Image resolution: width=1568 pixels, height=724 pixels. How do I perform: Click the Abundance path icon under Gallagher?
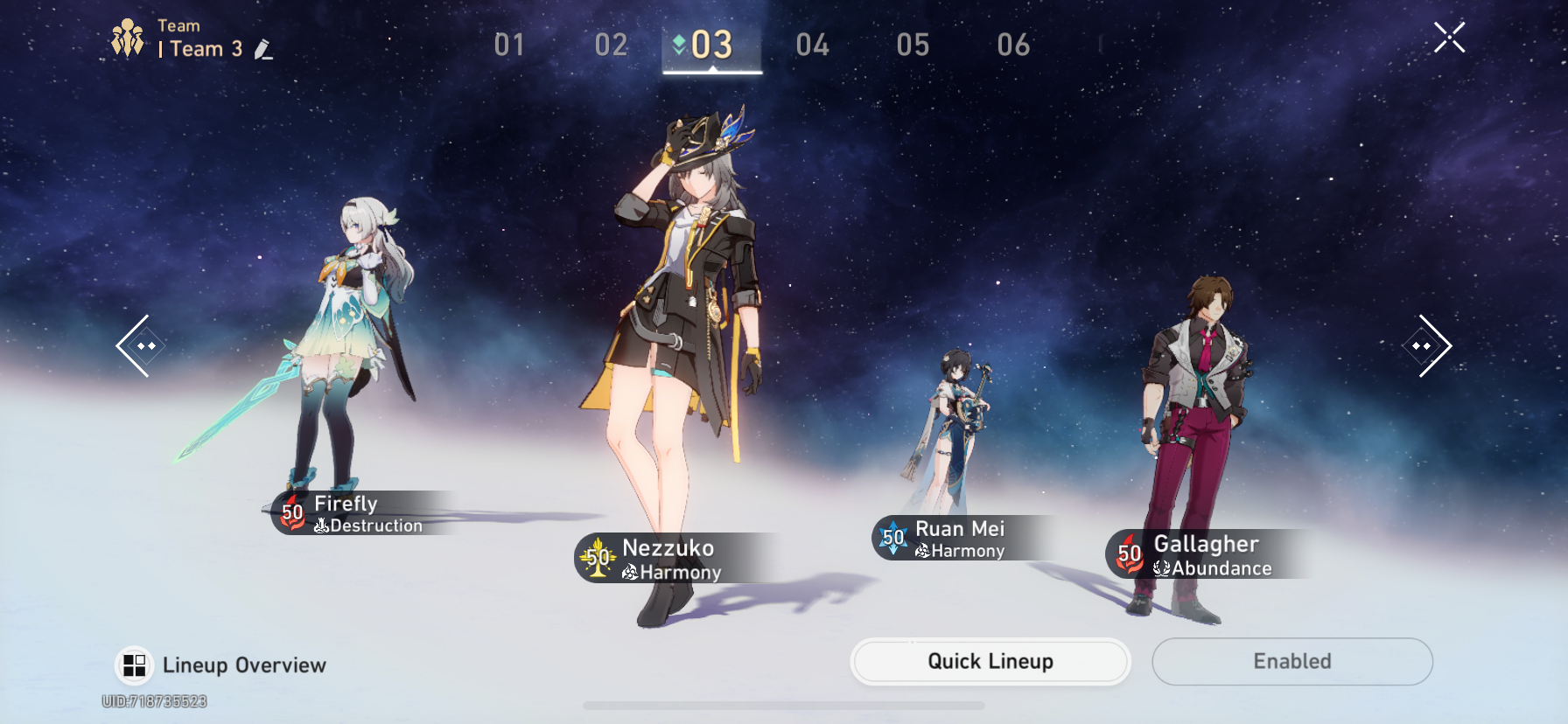(1163, 568)
